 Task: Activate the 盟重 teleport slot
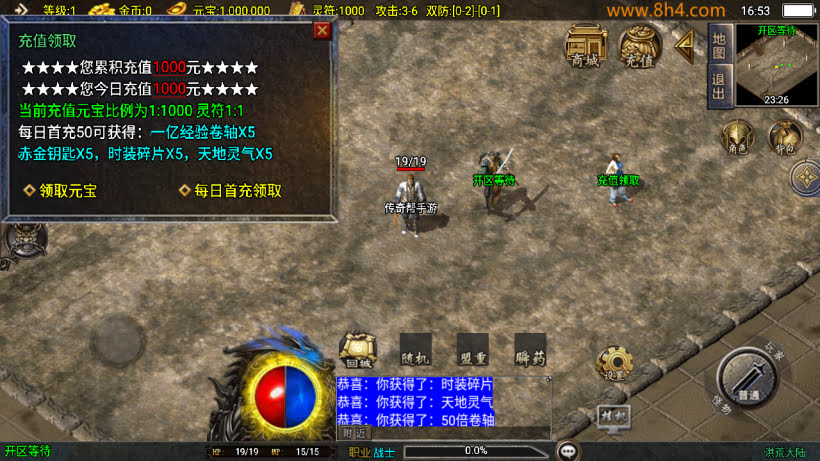[x=473, y=349]
